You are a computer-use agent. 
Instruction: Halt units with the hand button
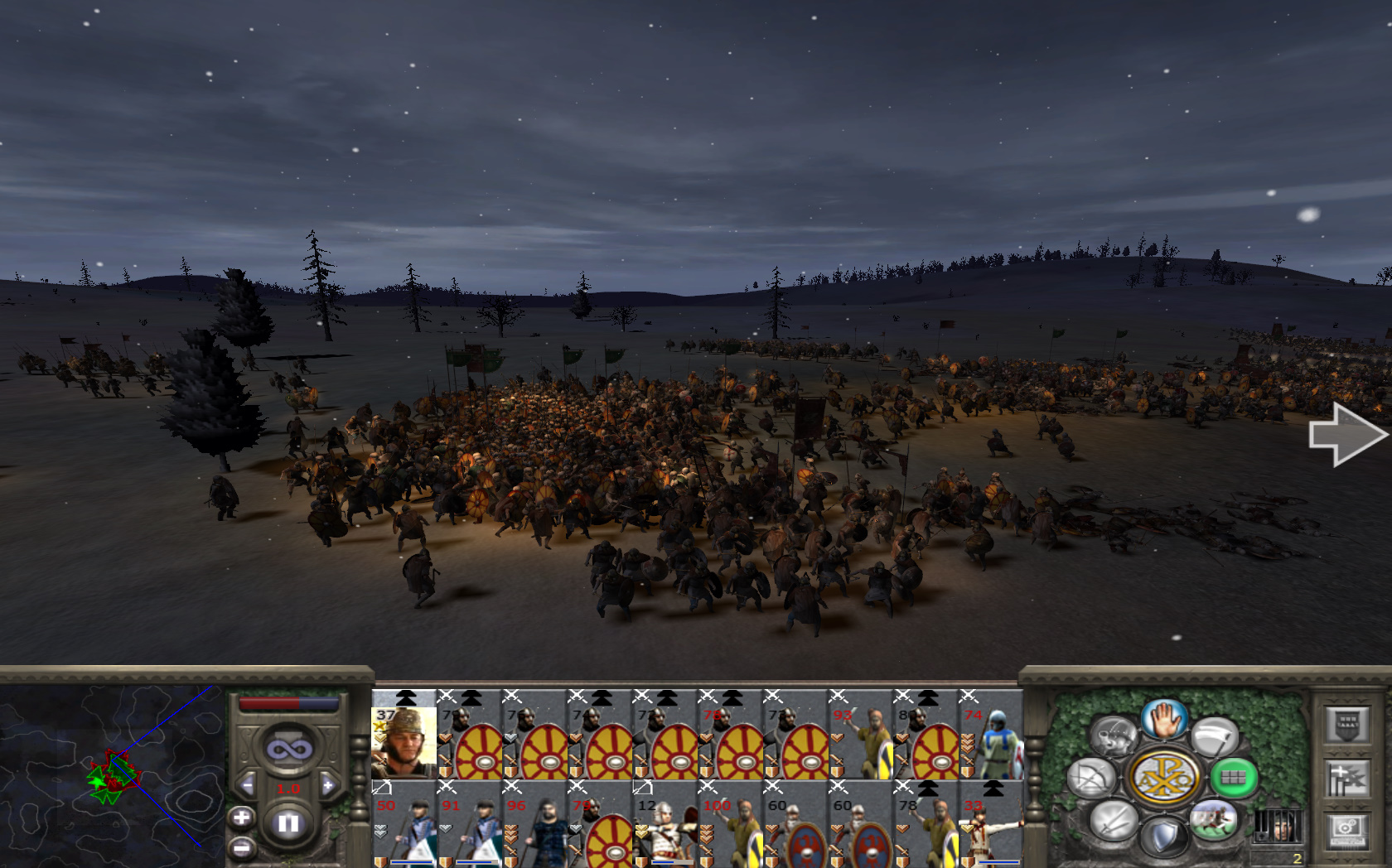[1164, 719]
